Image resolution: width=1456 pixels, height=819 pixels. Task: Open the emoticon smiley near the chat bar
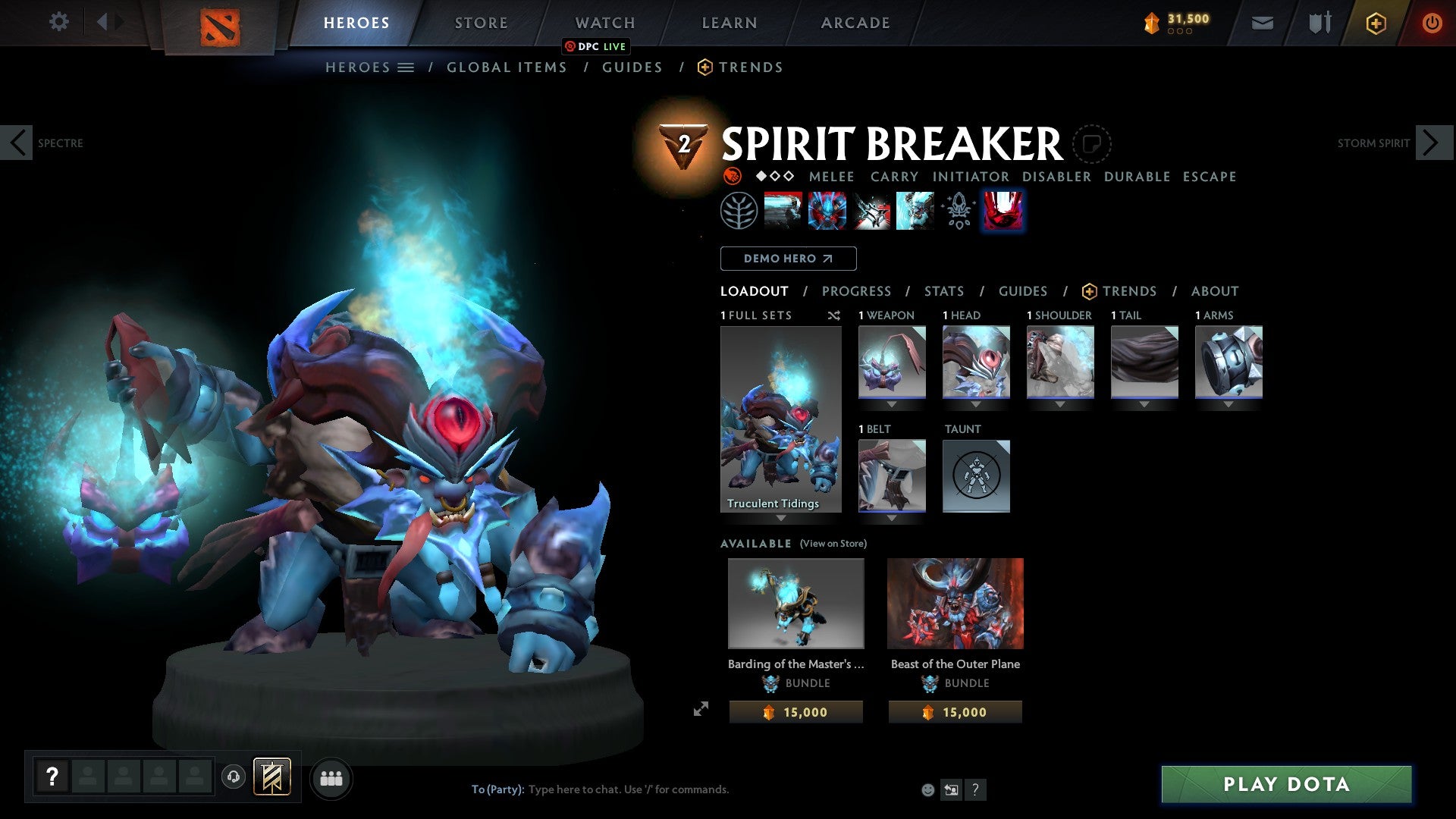[x=927, y=789]
